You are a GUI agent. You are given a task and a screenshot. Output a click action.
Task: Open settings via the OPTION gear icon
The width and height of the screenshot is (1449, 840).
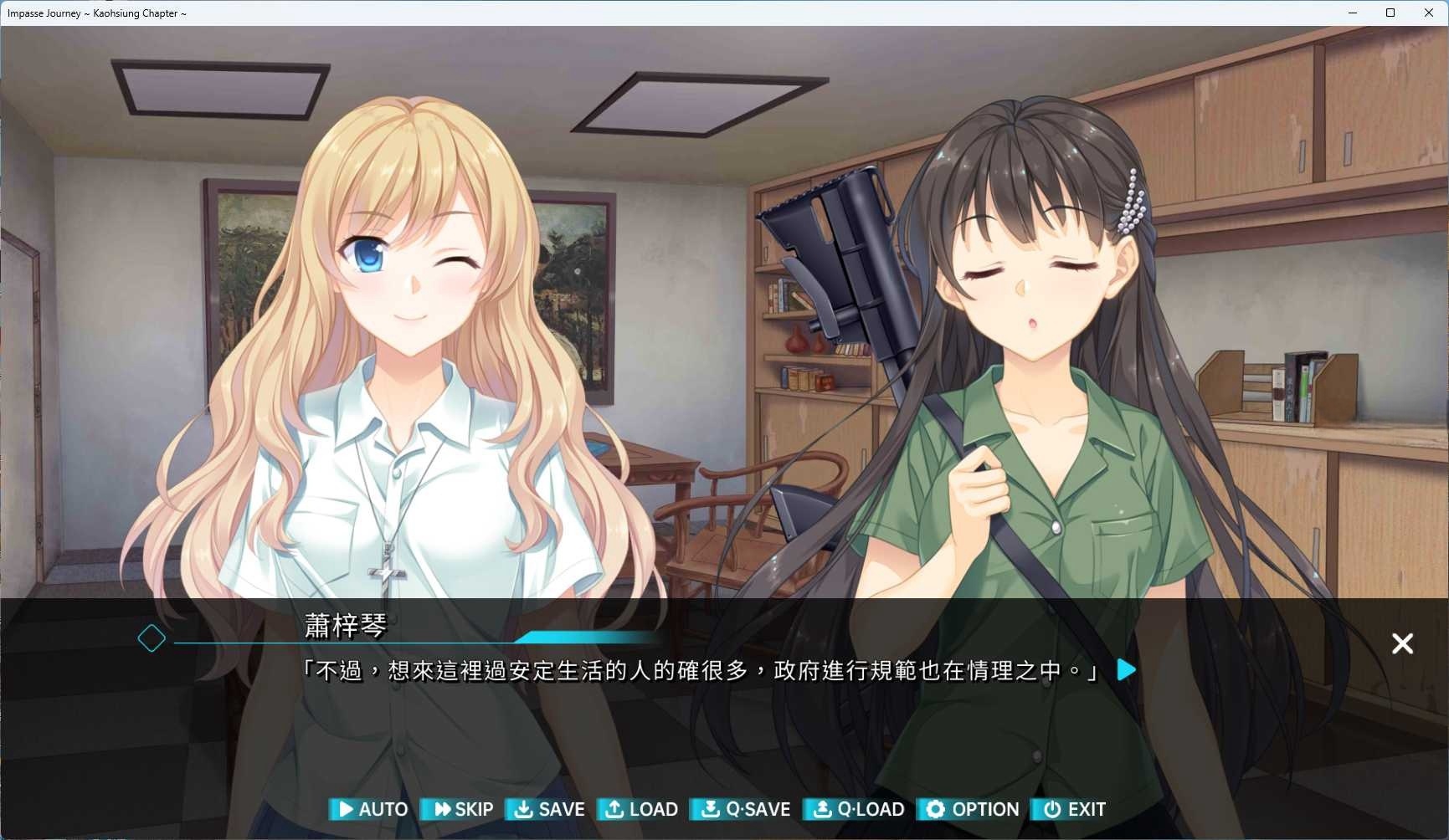(935, 809)
